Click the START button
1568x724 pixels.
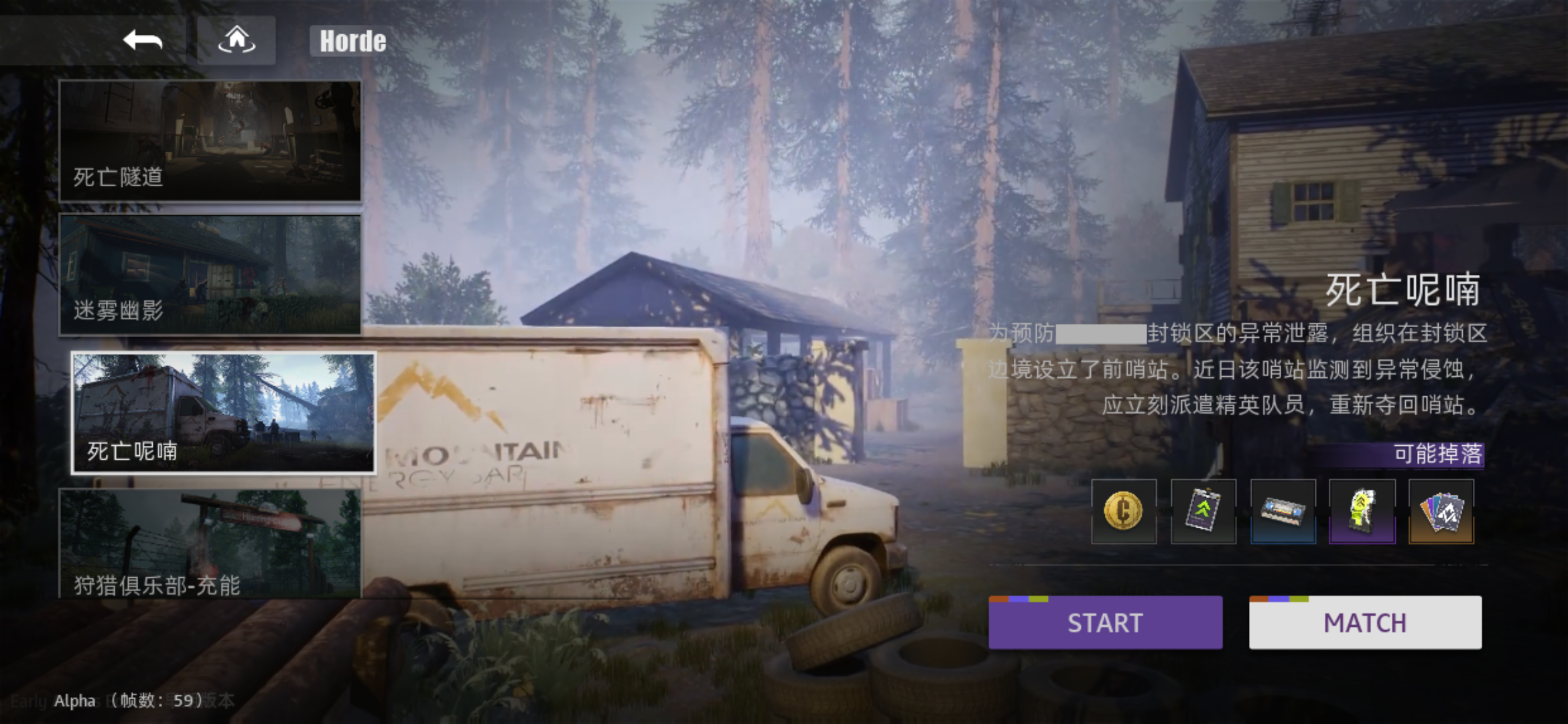point(1105,623)
